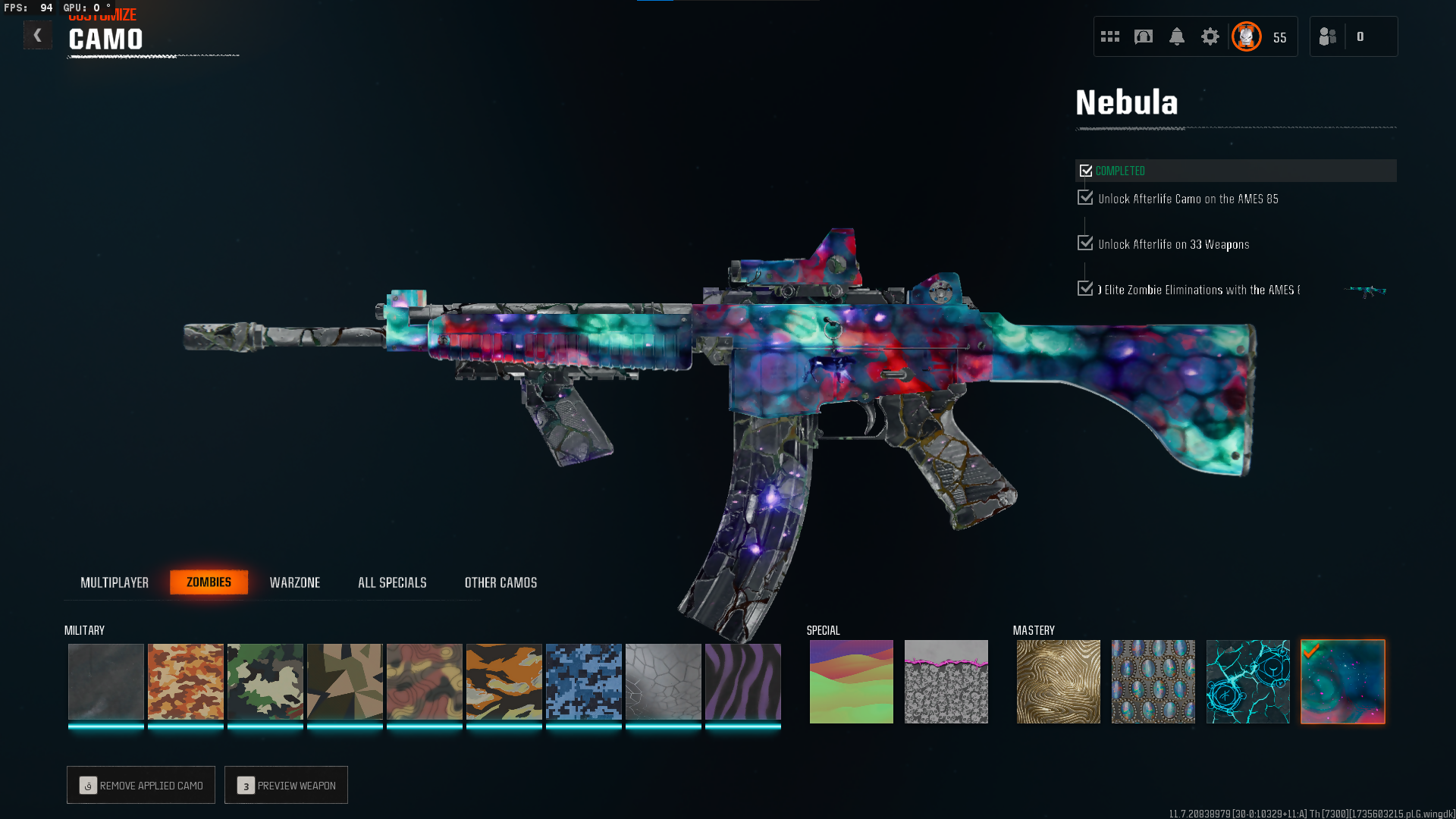
Task: Go back using the arrow button
Action: (37, 36)
